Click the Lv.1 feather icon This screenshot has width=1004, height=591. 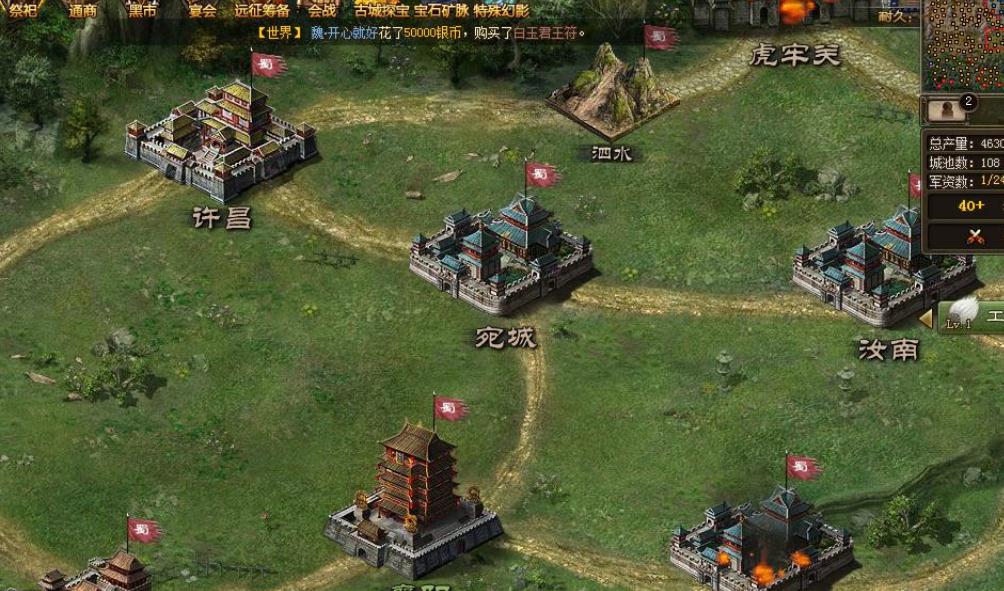click(x=962, y=310)
